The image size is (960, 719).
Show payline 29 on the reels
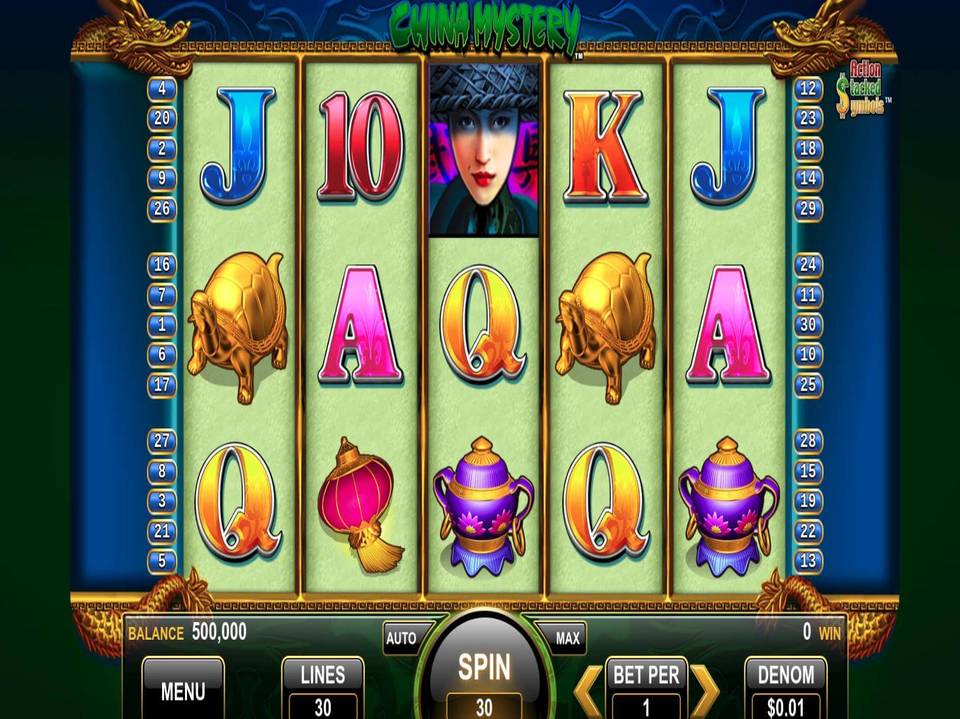(807, 209)
